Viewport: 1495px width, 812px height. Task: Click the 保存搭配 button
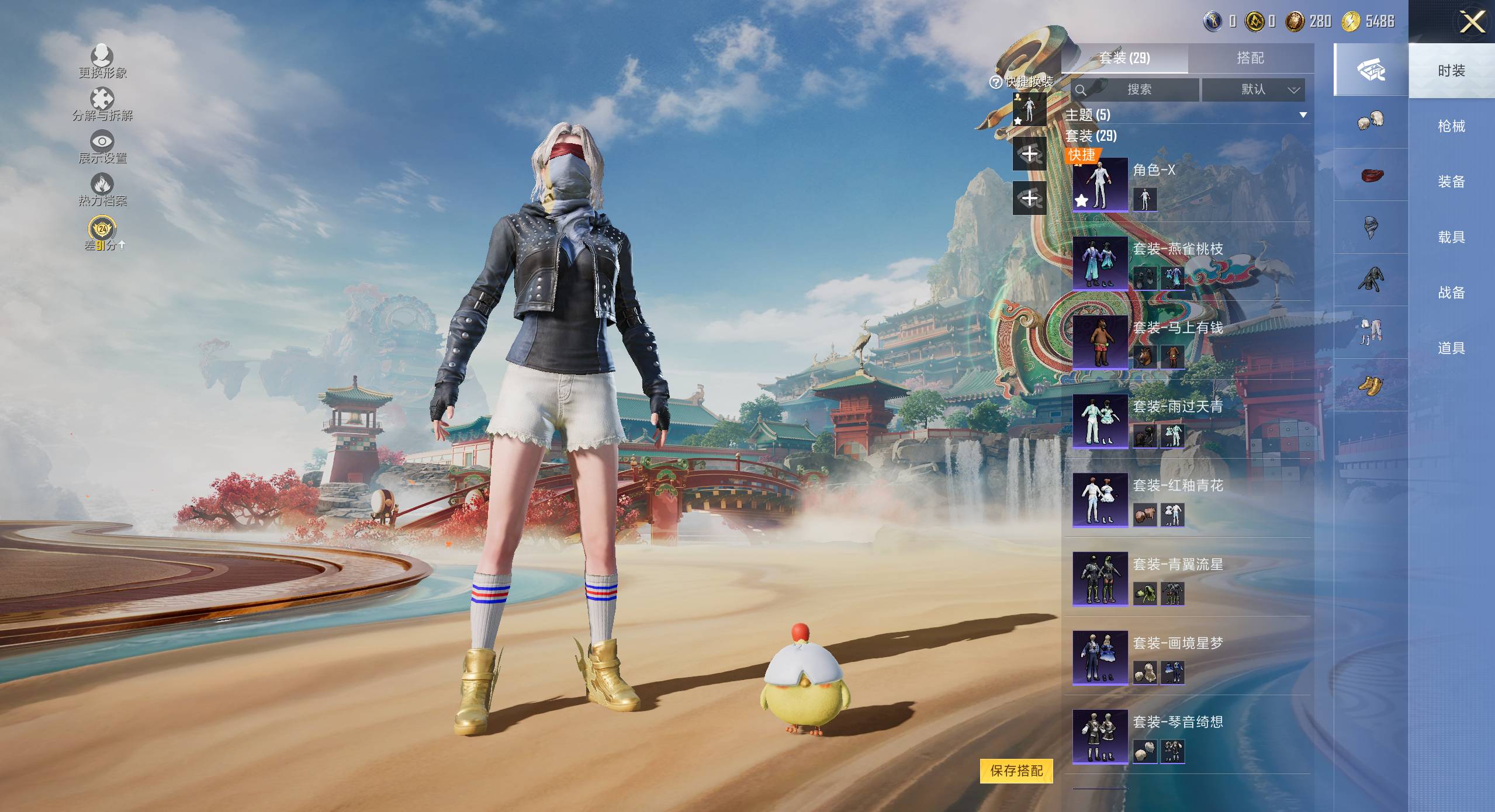(x=1016, y=771)
